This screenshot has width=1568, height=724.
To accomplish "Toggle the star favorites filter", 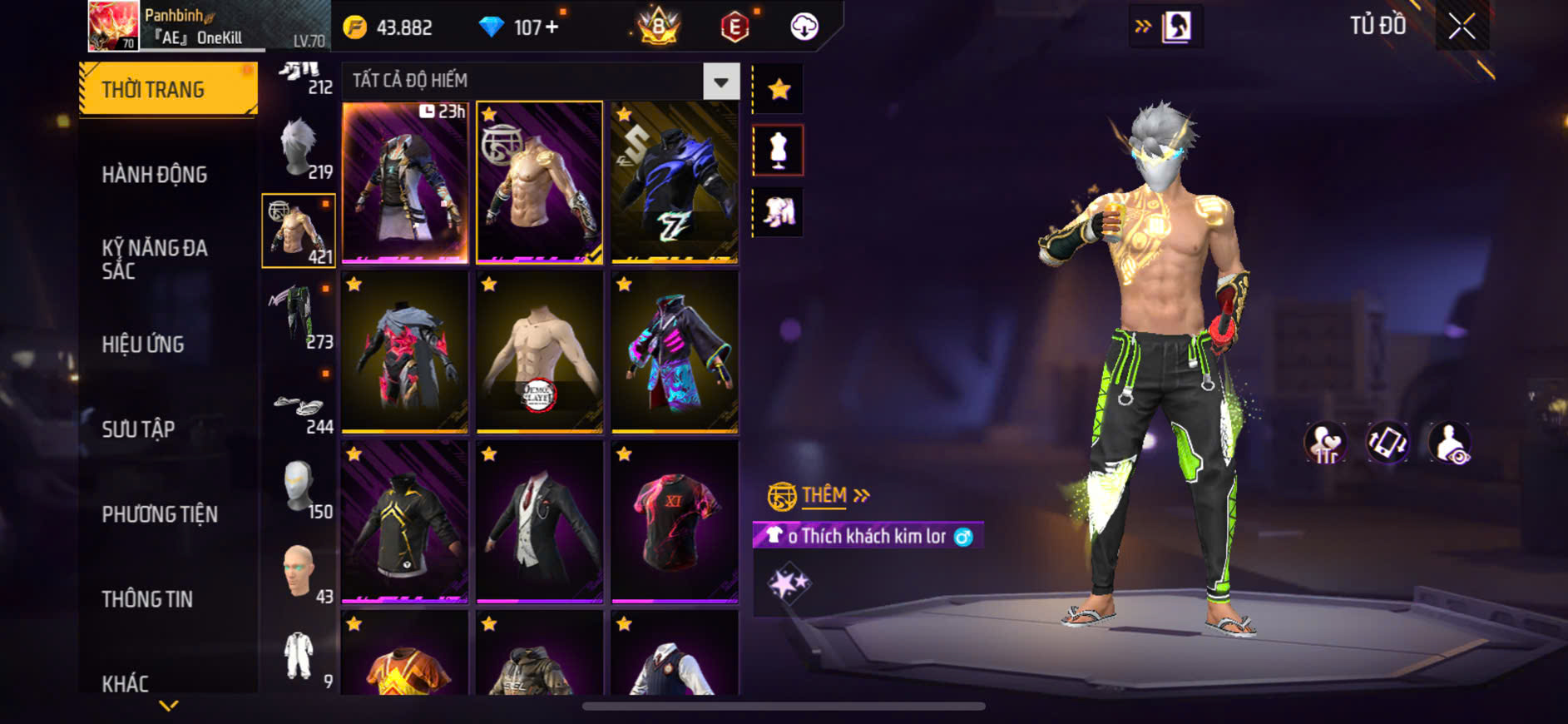I will coord(779,89).
